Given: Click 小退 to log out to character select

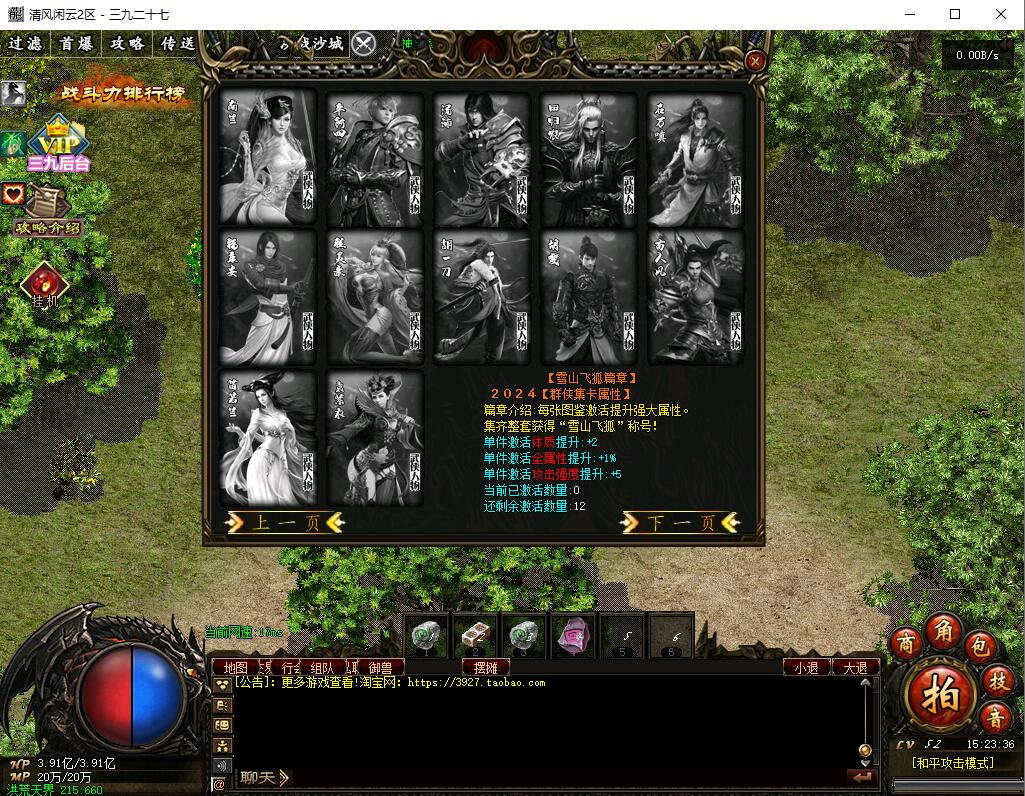Looking at the screenshot, I should pyautogui.click(x=806, y=667).
